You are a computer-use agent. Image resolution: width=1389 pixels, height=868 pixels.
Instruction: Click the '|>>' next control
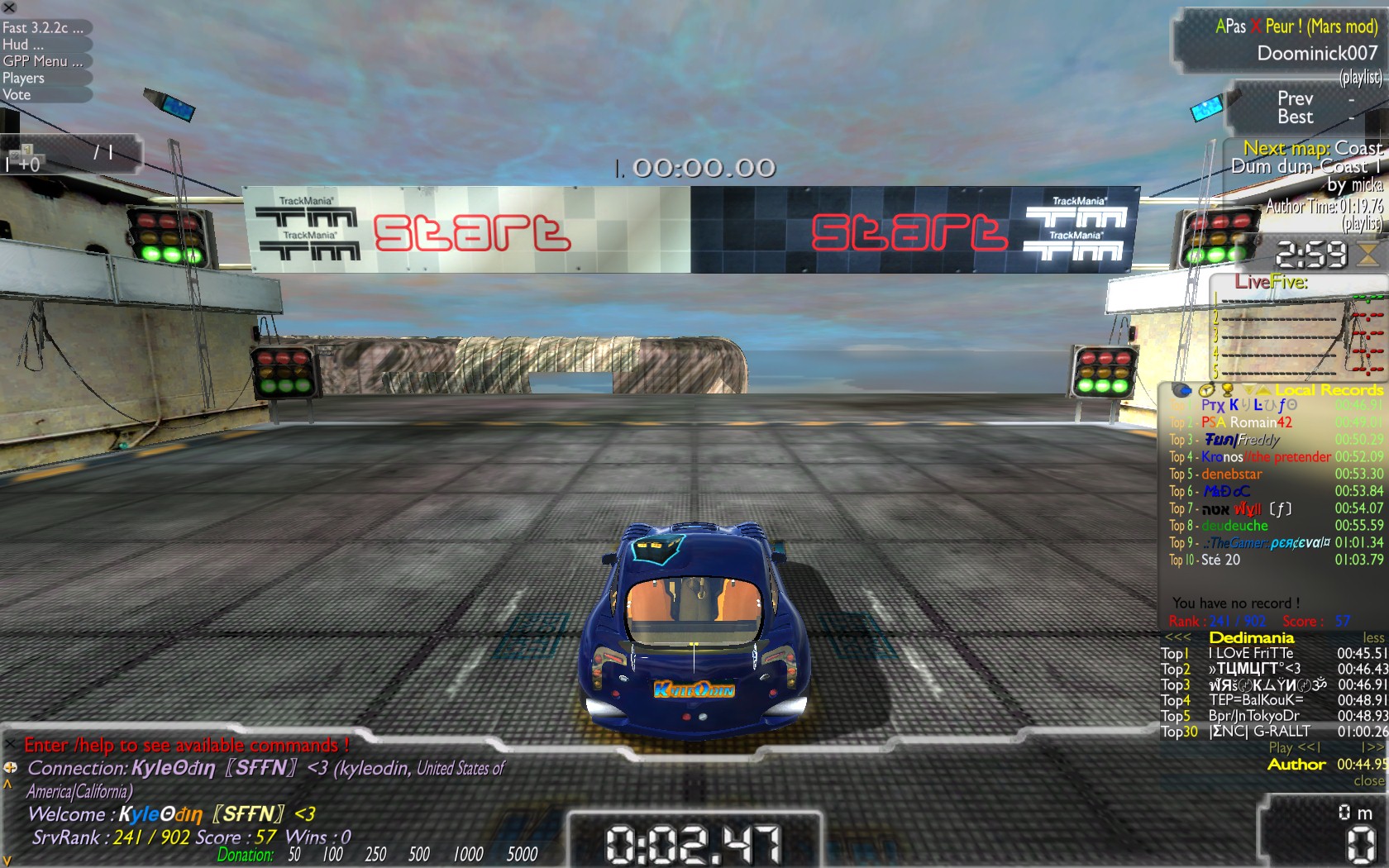pyautogui.click(x=1372, y=747)
